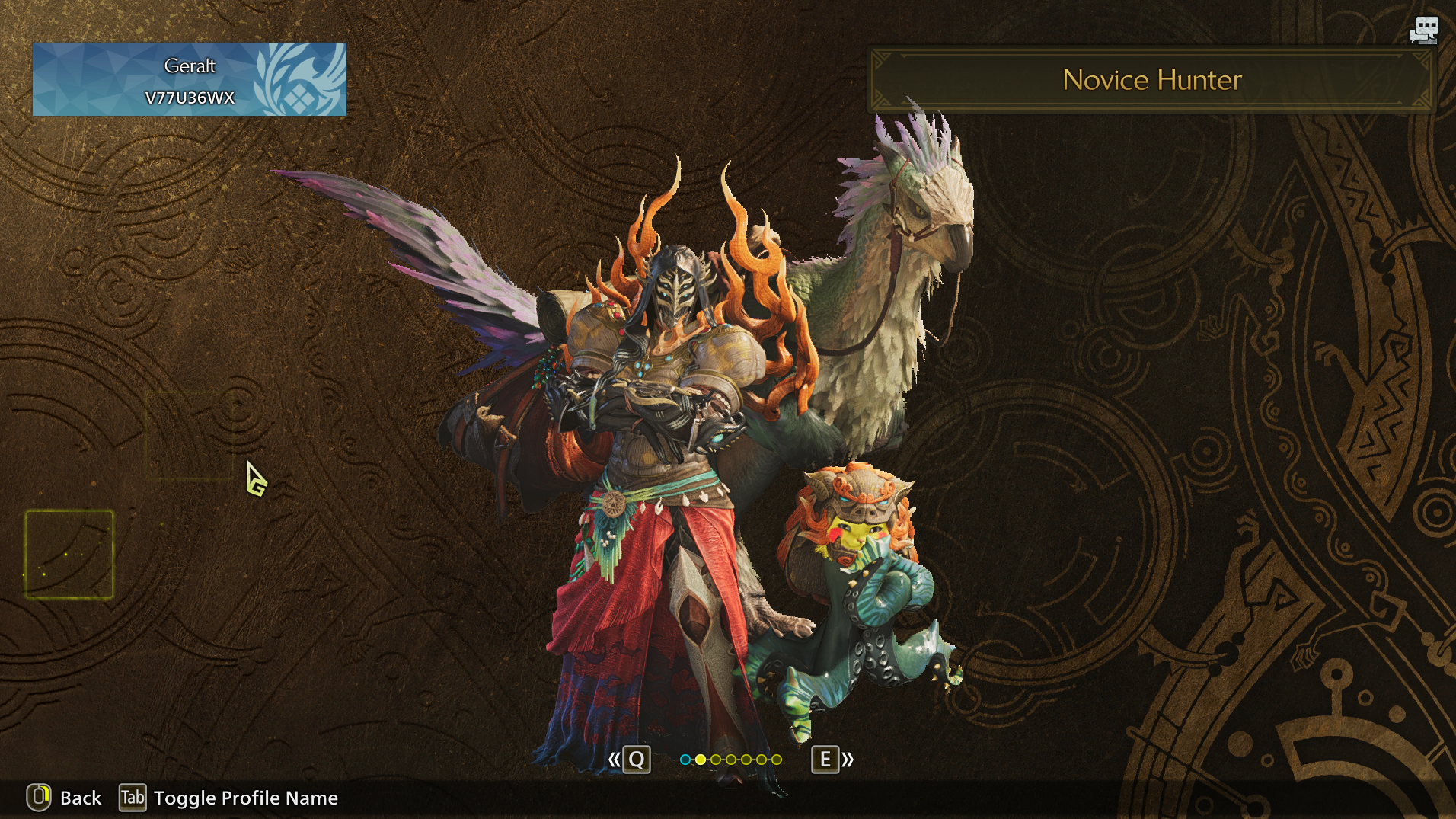
Task: Select the cyan first page dot
Action: click(x=685, y=760)
